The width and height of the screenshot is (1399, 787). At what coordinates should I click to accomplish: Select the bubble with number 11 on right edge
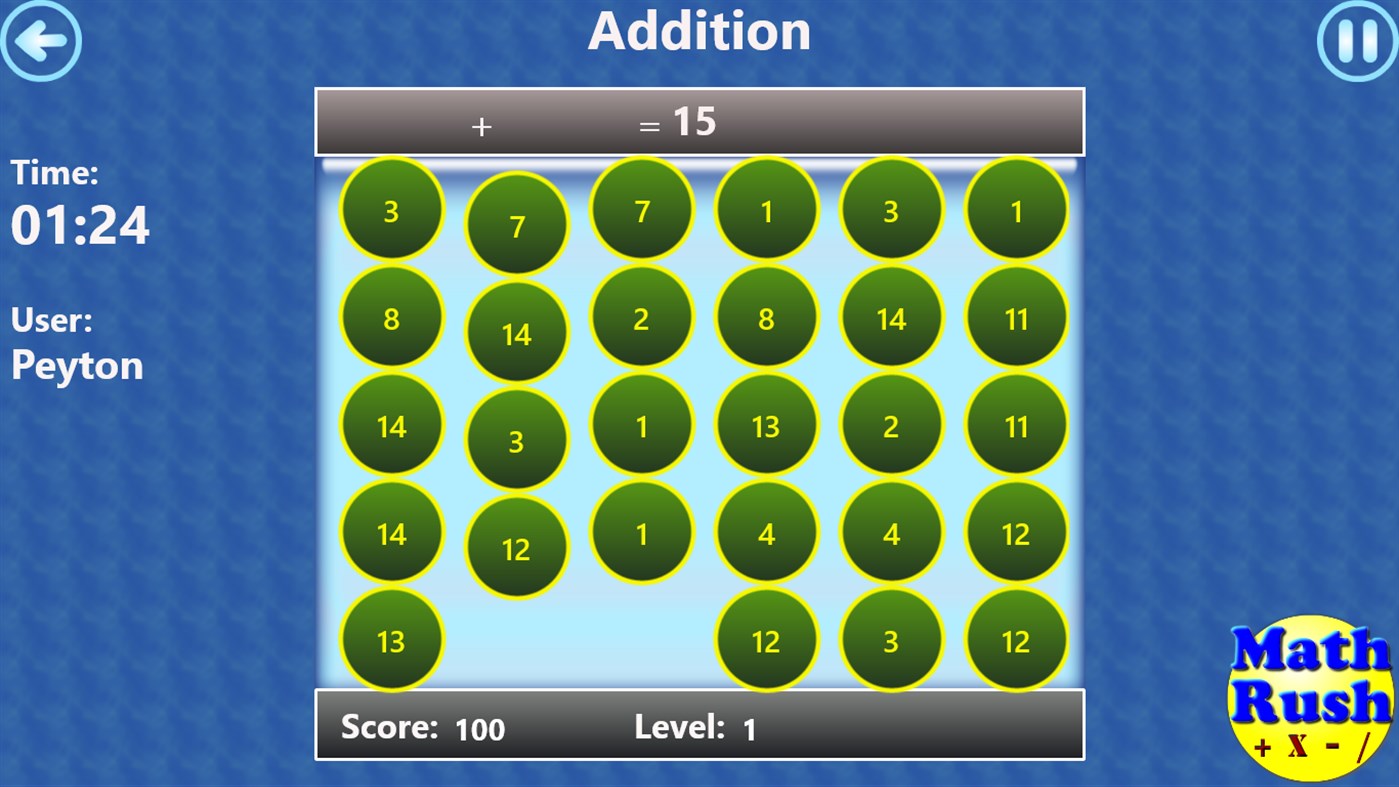(x=1016, y=320)
